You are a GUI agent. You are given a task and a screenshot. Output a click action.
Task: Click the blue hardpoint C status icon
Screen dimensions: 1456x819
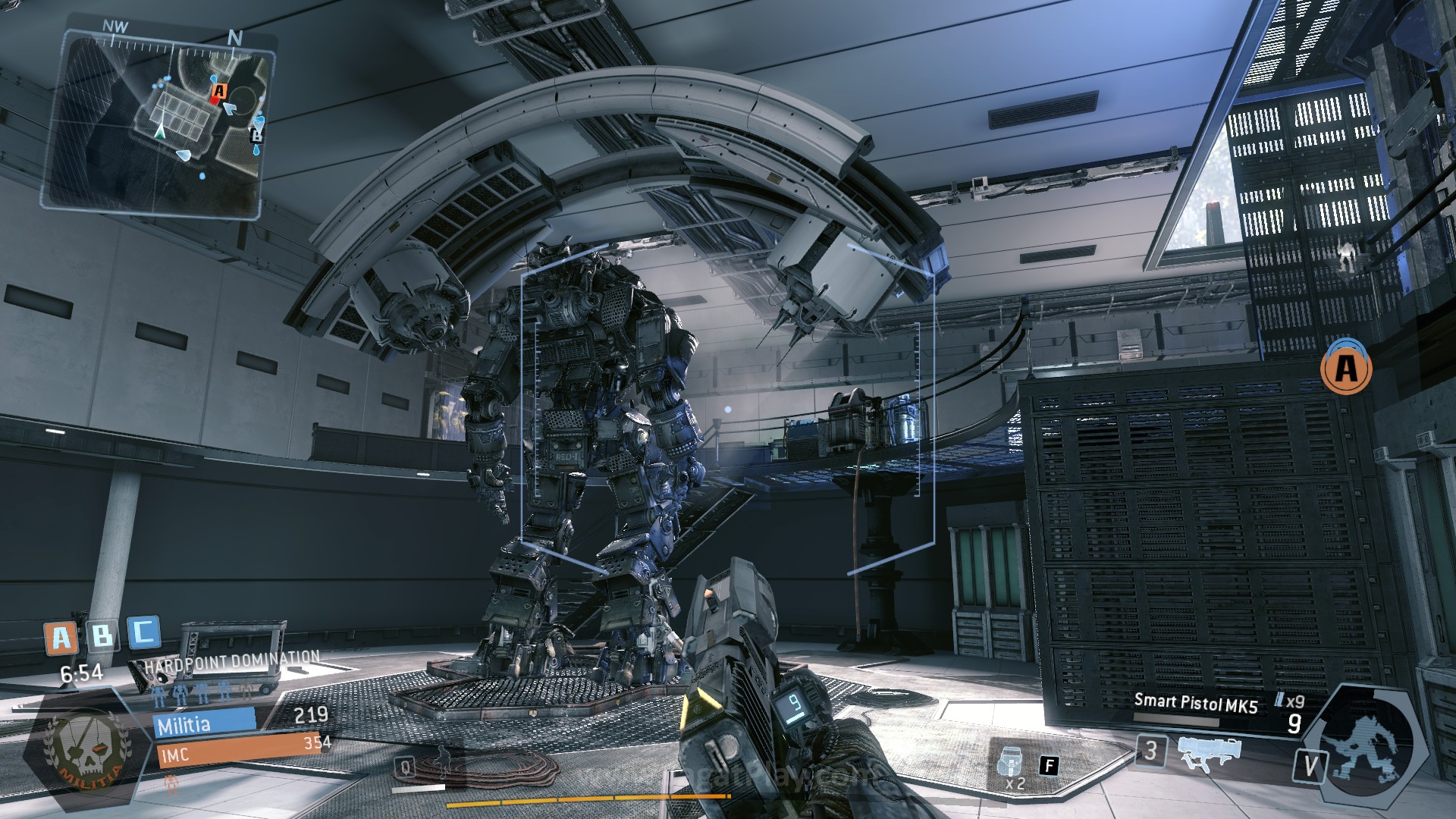point(143,632)
